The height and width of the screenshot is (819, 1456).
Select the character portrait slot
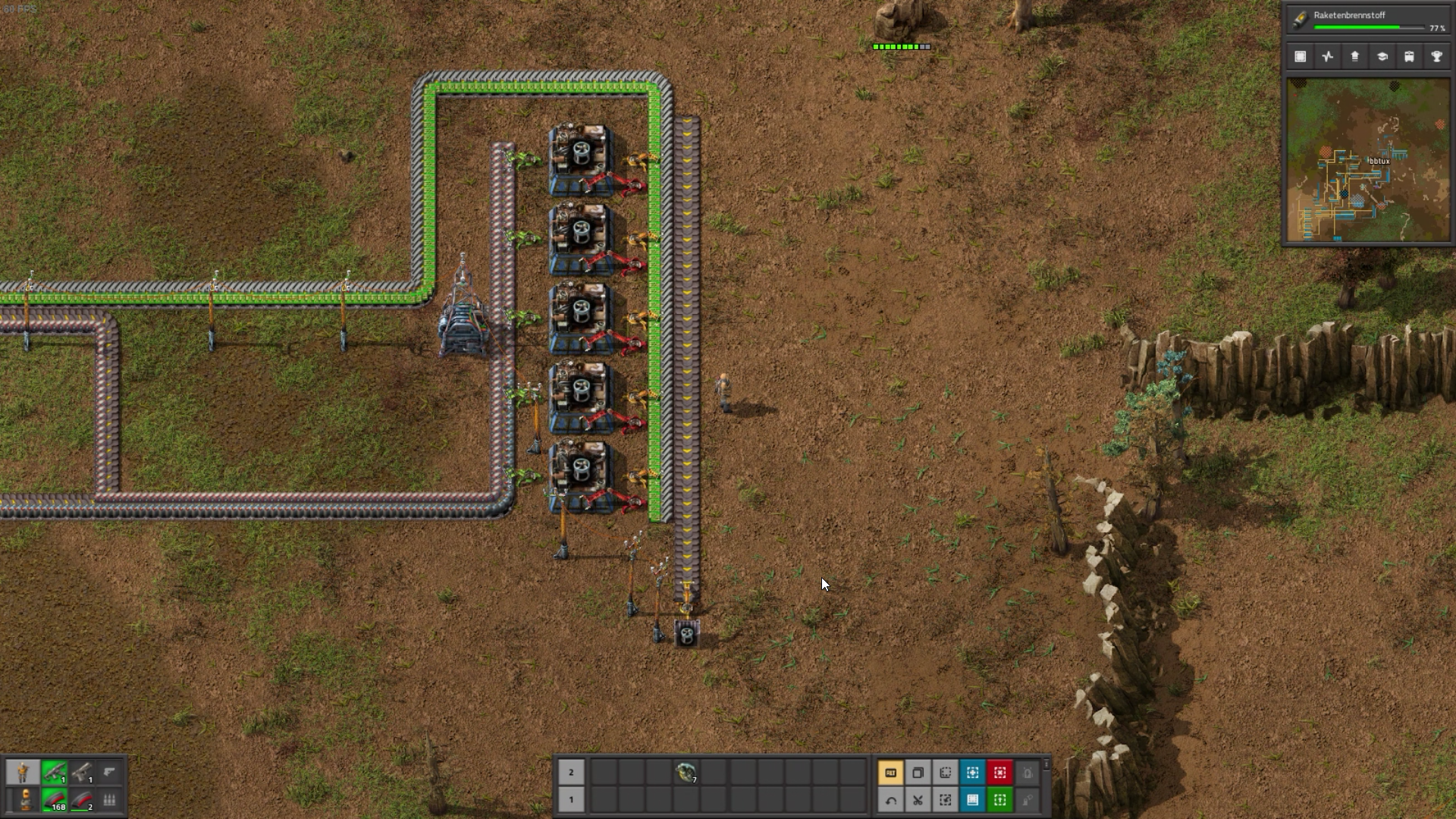point(23,772)
